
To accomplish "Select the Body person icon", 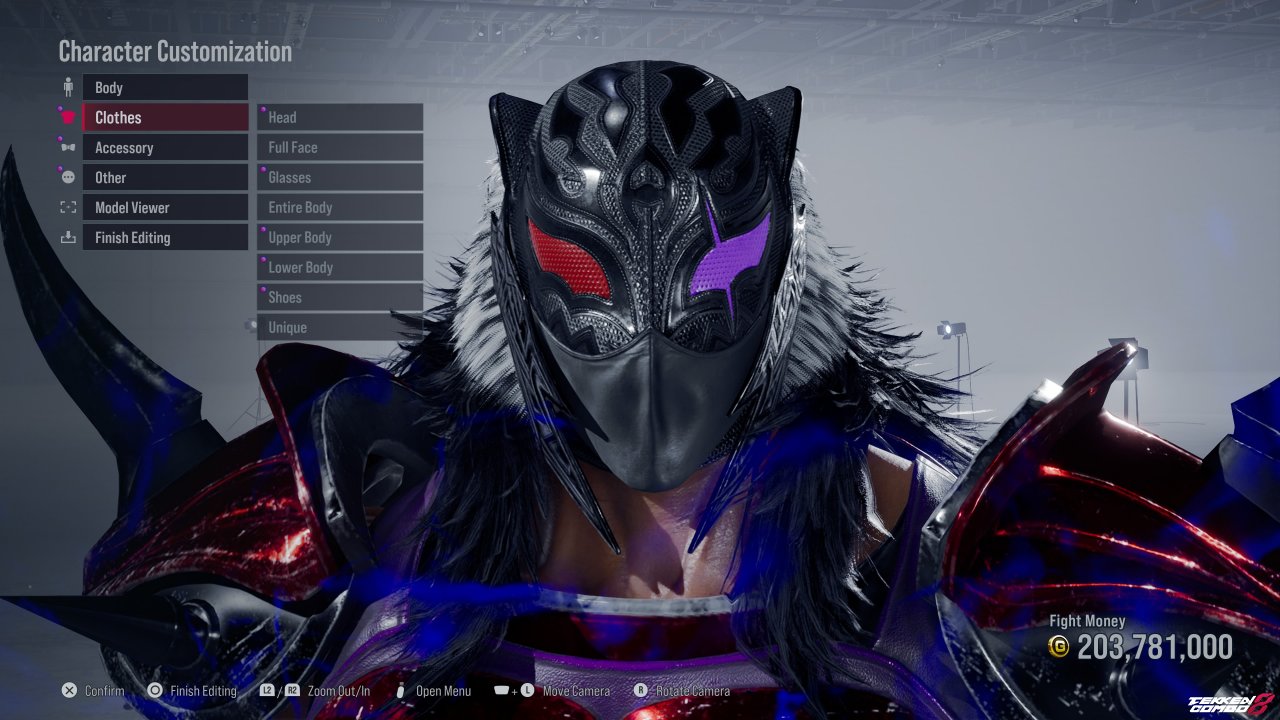I will pyautogui.click(x=67, y=87).
